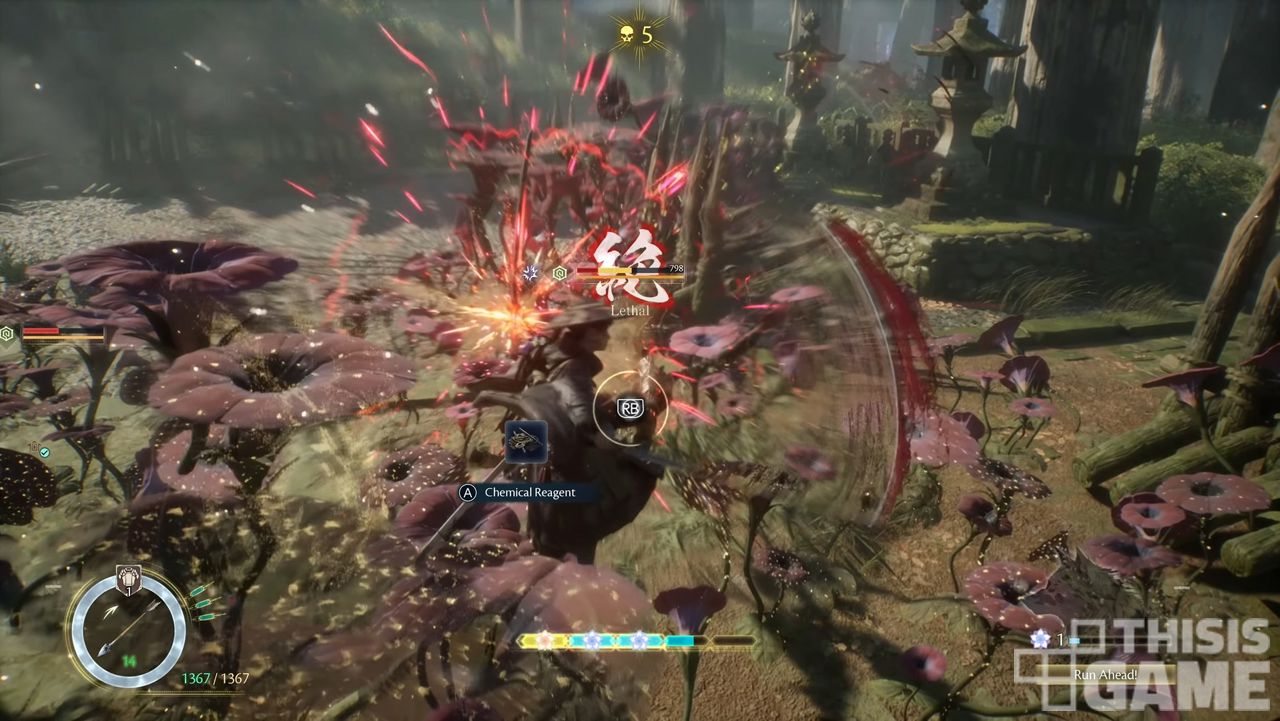Select the Run Ahead! command banner
Image resolution: width=1280 pixels, height=721 pixels.
click(x=1104, y=675)
